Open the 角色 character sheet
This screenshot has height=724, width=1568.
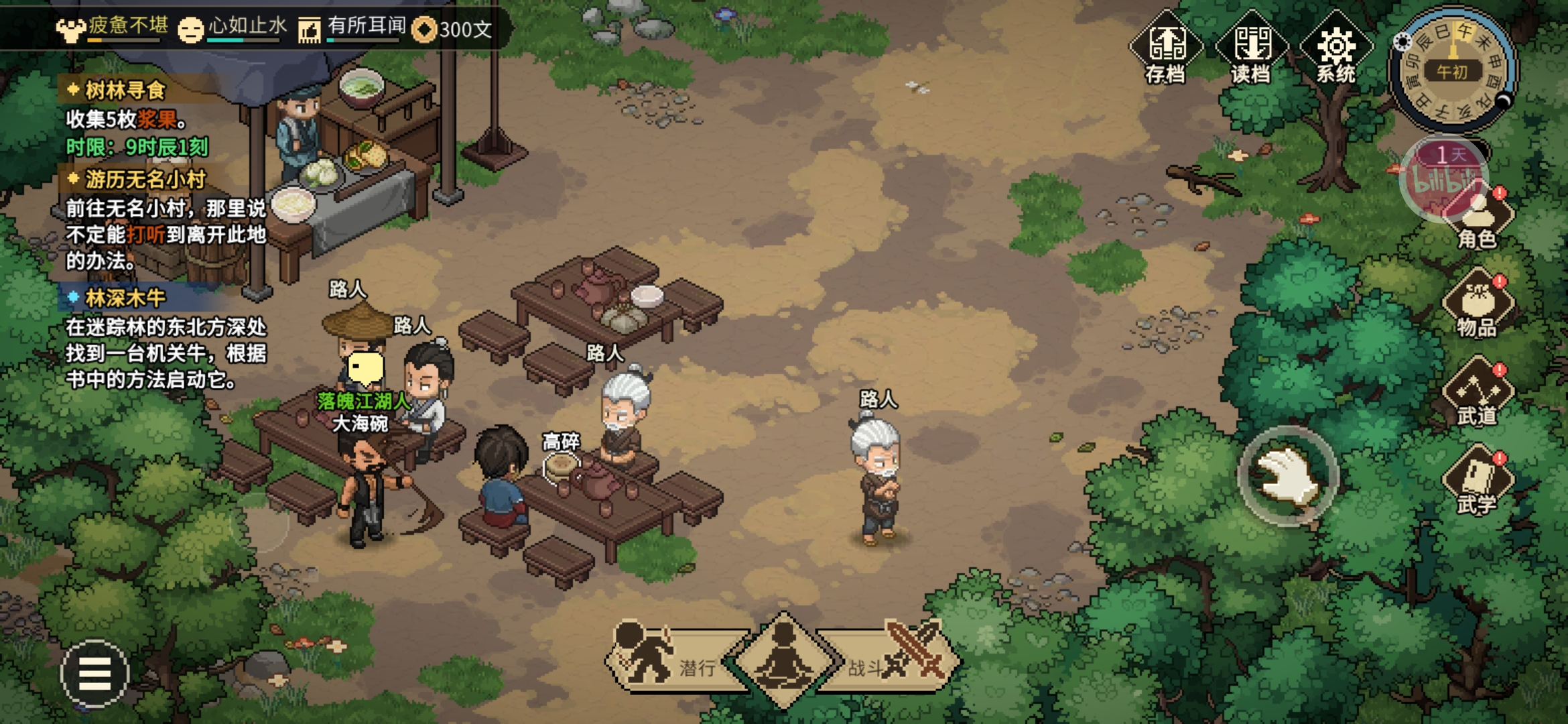coord(1478,220)
